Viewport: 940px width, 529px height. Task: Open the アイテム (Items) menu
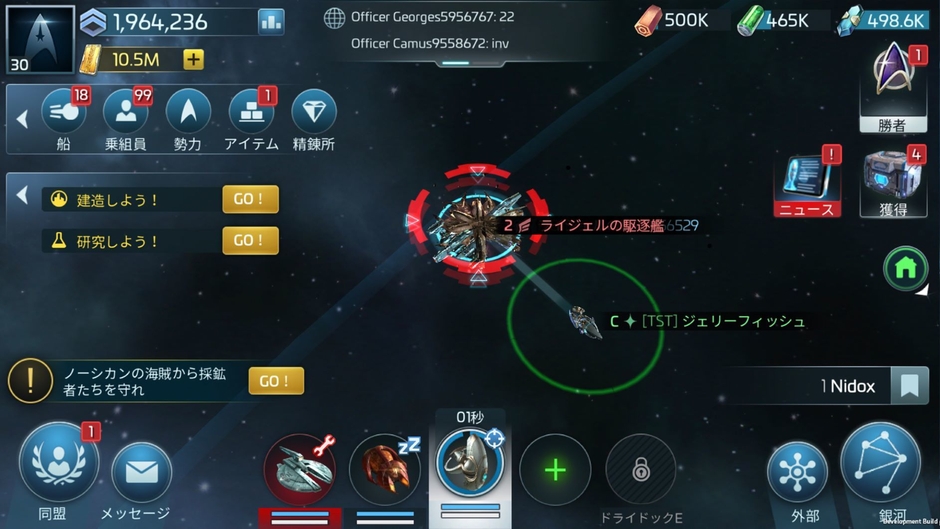[x=251, y=113]
